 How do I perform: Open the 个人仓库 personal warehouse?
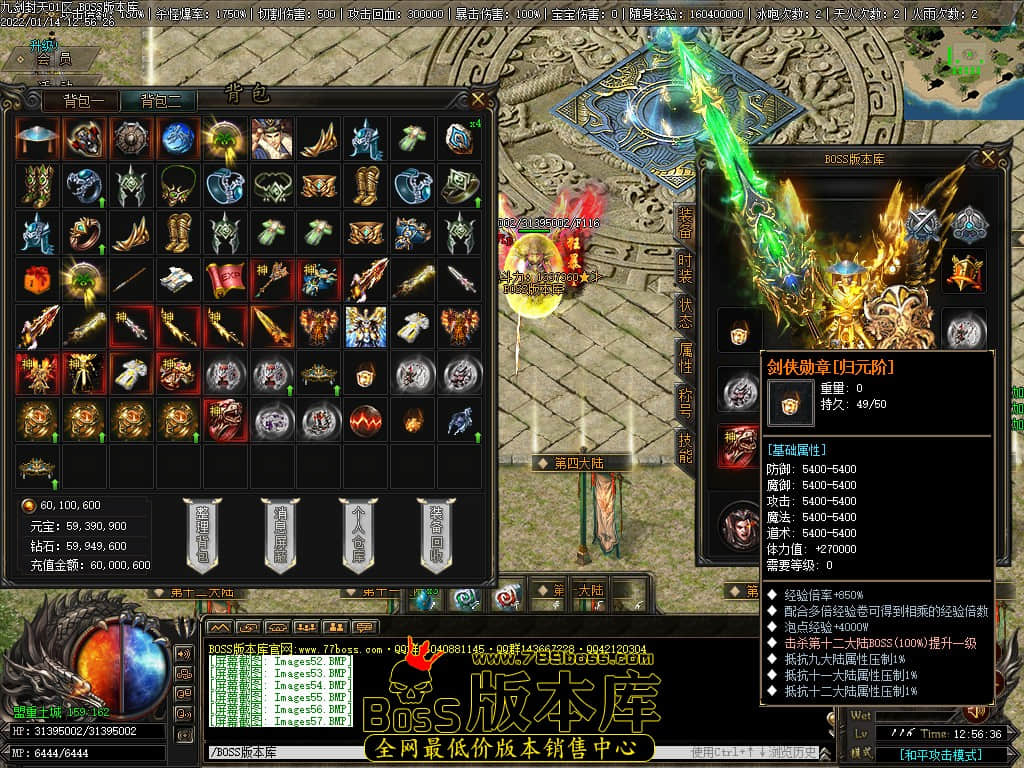(357, 535)
